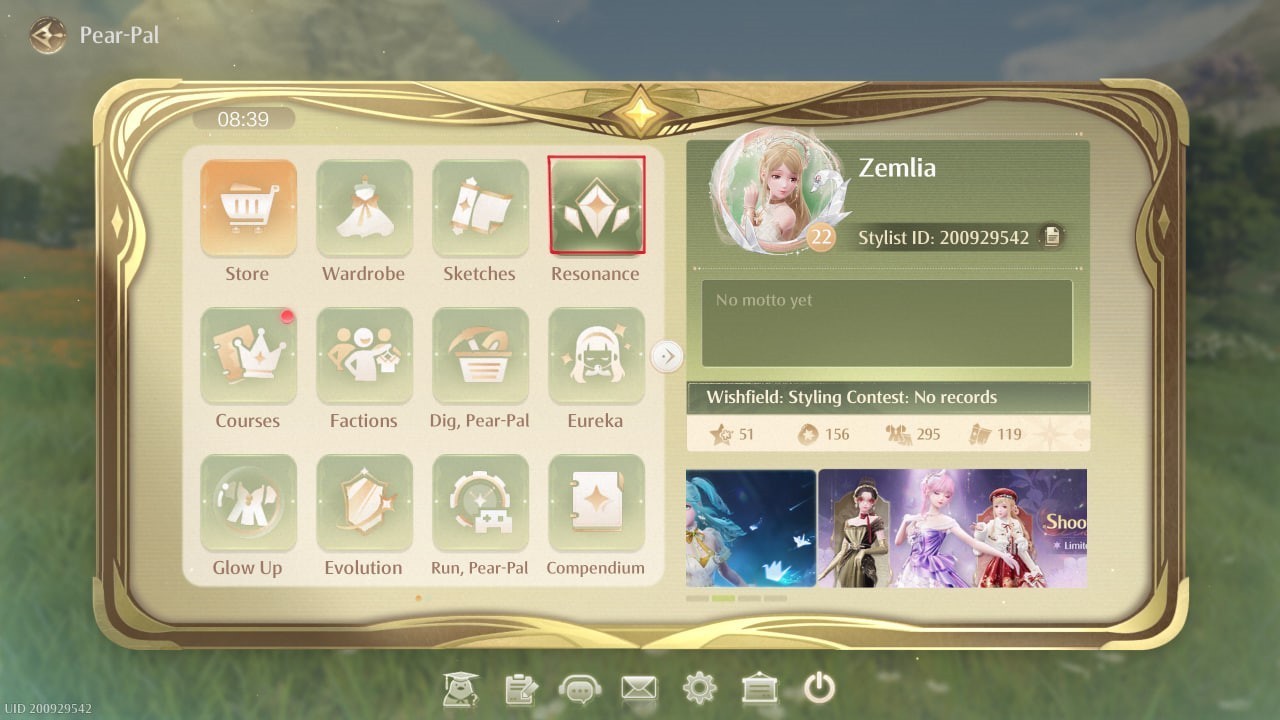Click the power button icon

point(819,688)
